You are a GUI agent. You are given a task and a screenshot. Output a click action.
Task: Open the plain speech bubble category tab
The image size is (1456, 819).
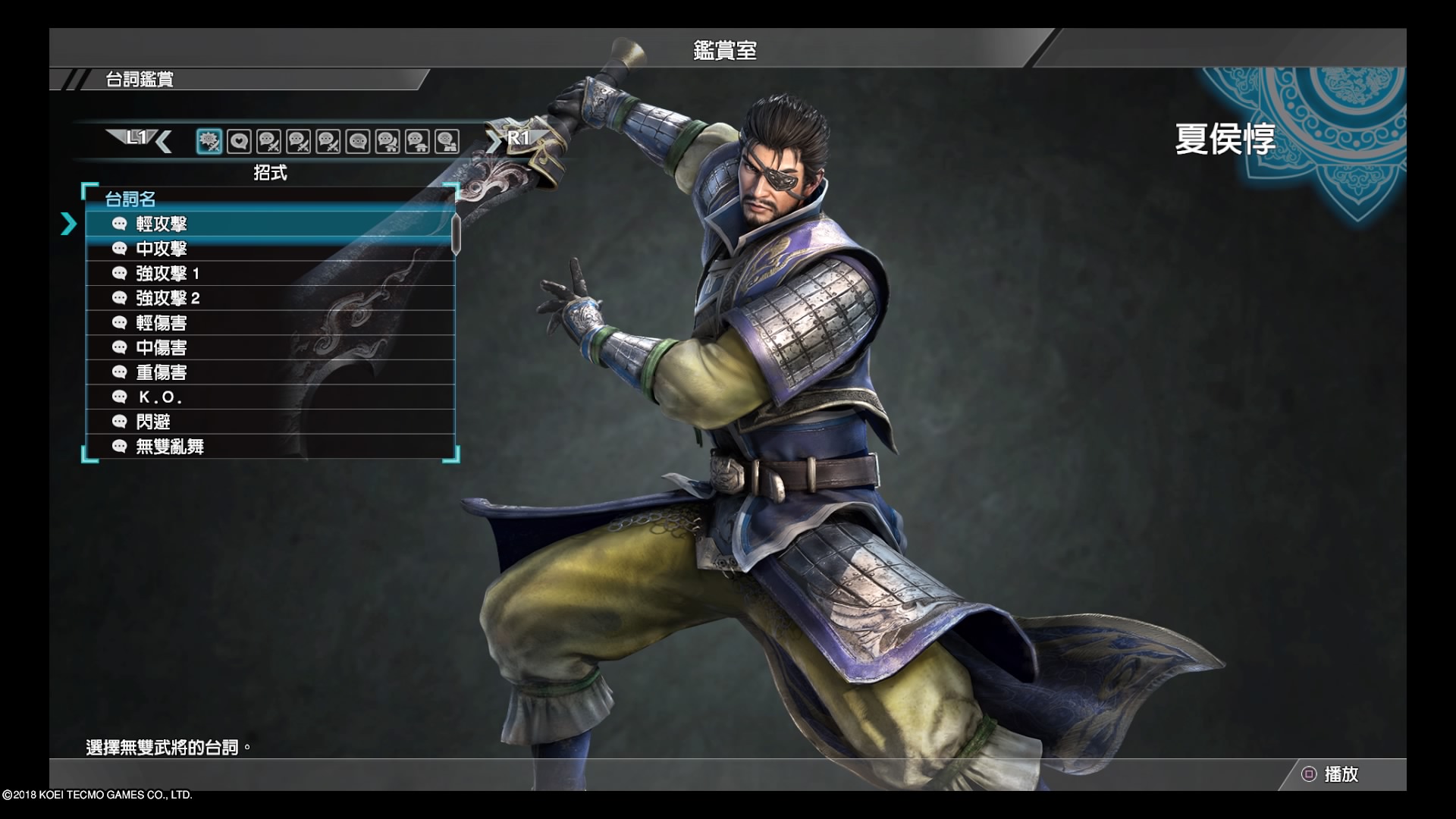point(358,141)
